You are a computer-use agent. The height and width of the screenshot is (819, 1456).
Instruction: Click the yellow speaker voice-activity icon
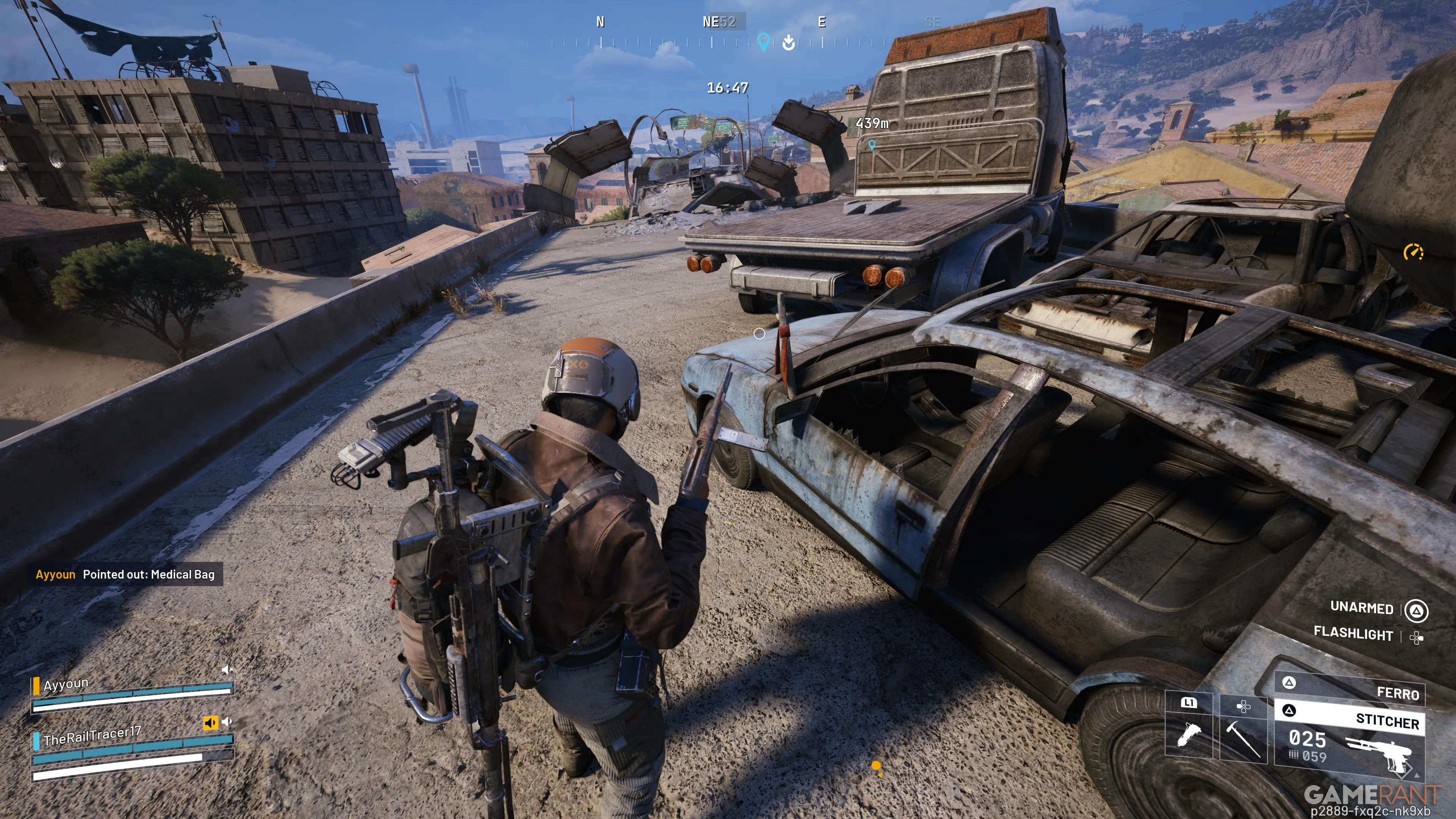210,722
